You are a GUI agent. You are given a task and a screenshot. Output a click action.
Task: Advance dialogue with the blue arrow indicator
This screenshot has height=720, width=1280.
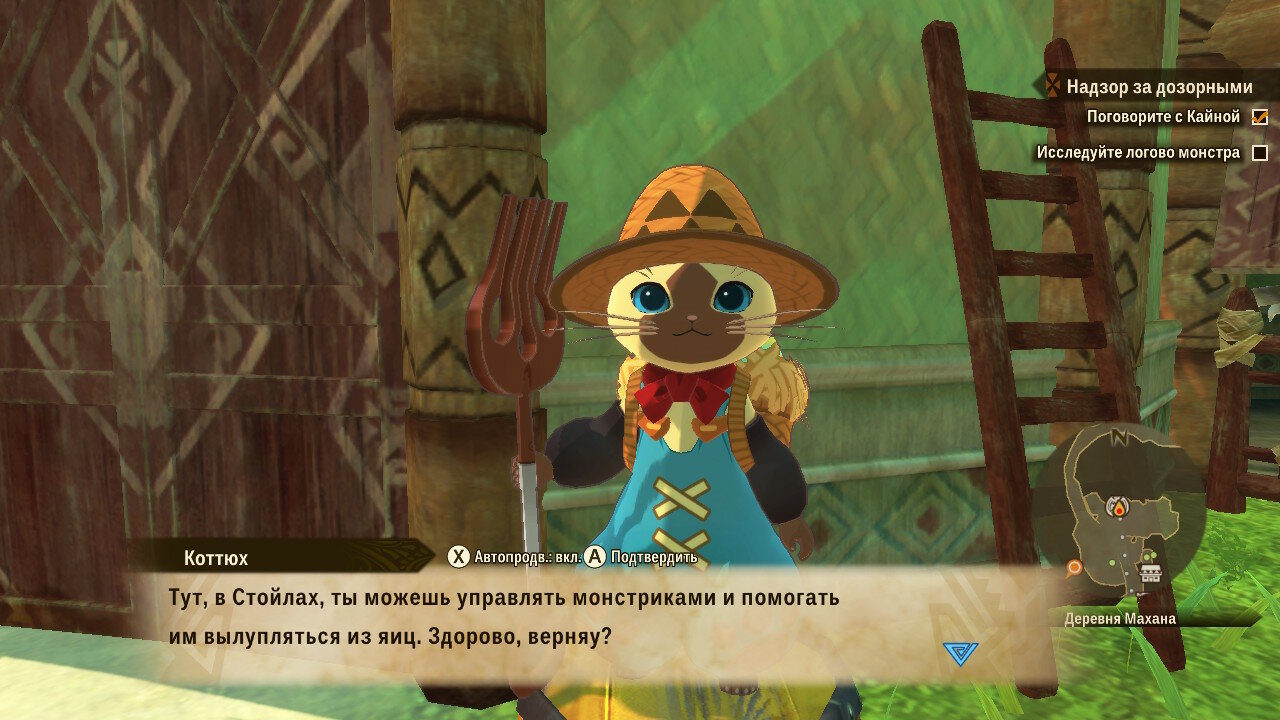click(x=960, y=653)
